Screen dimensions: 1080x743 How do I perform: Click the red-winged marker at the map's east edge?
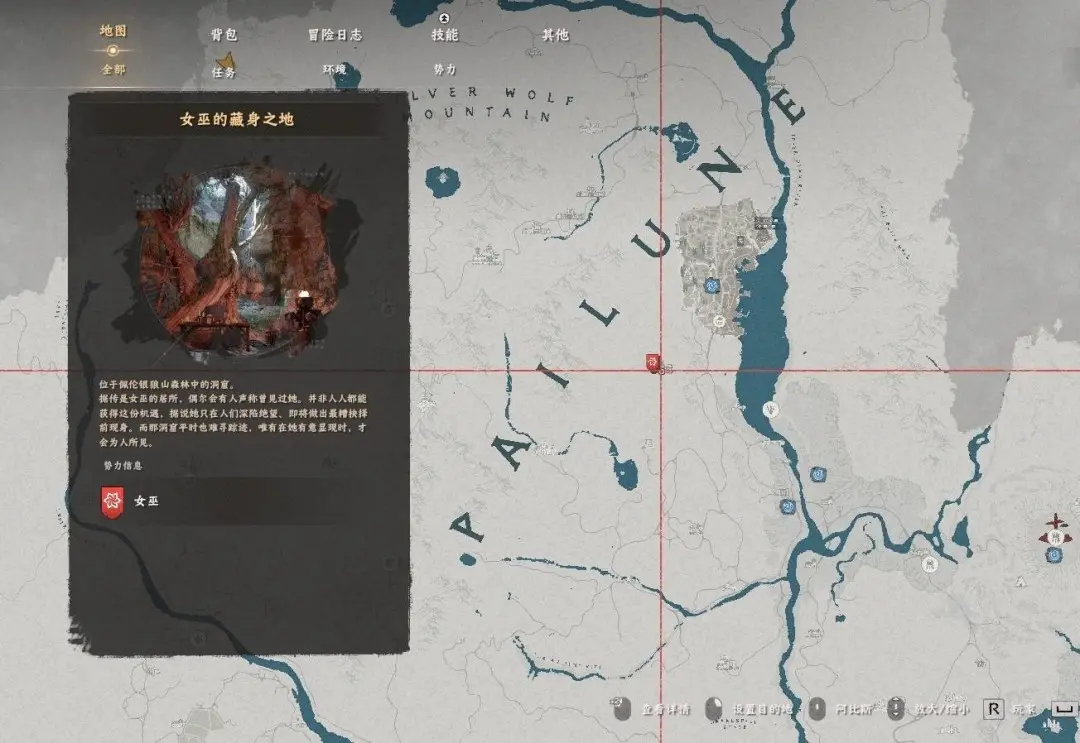tap(1054, 523)
